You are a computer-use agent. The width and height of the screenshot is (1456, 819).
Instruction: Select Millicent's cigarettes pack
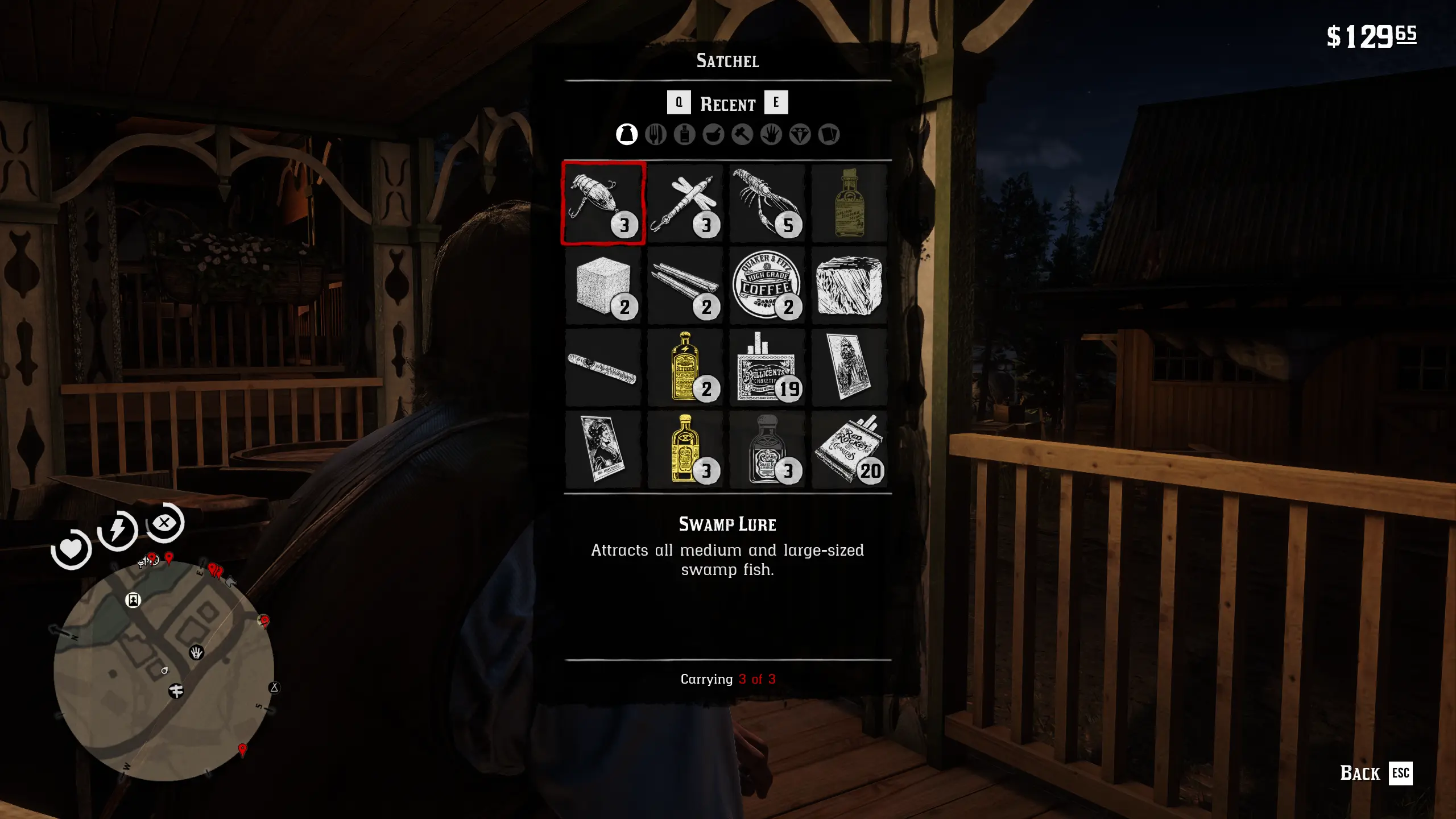[767, 367]
